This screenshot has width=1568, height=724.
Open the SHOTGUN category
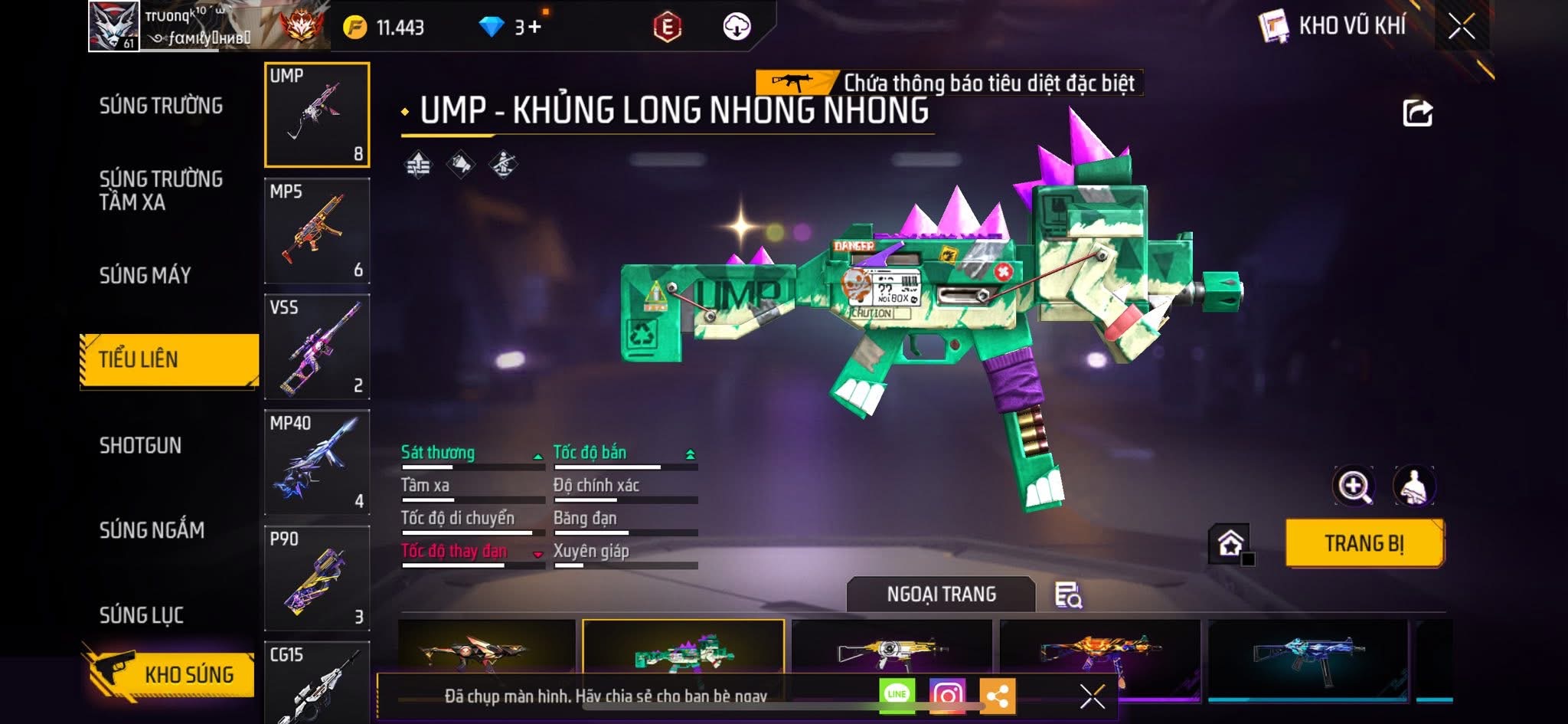click(x=140, y=445)
